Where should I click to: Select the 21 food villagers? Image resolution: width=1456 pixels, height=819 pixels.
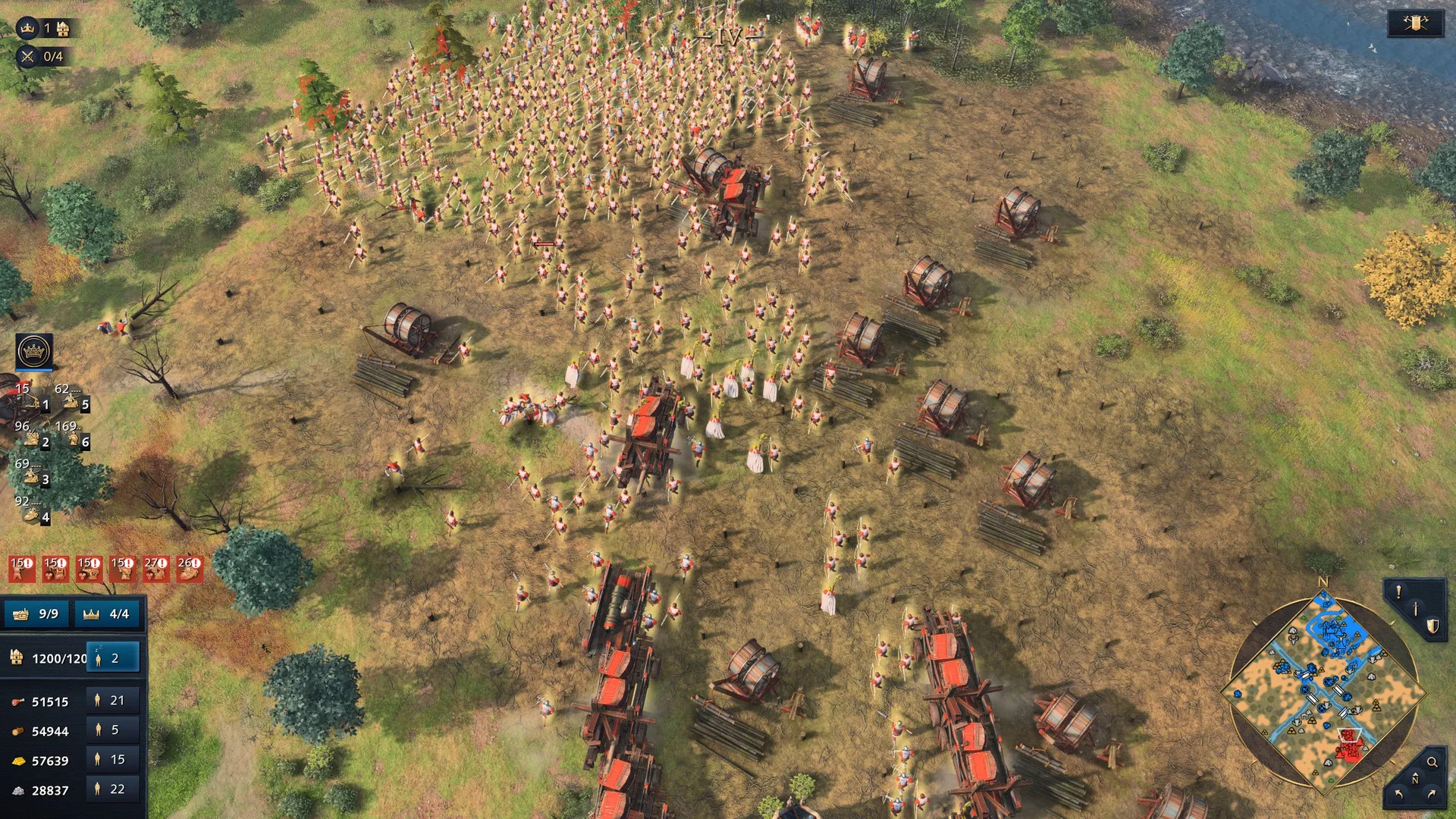point(113,701)
